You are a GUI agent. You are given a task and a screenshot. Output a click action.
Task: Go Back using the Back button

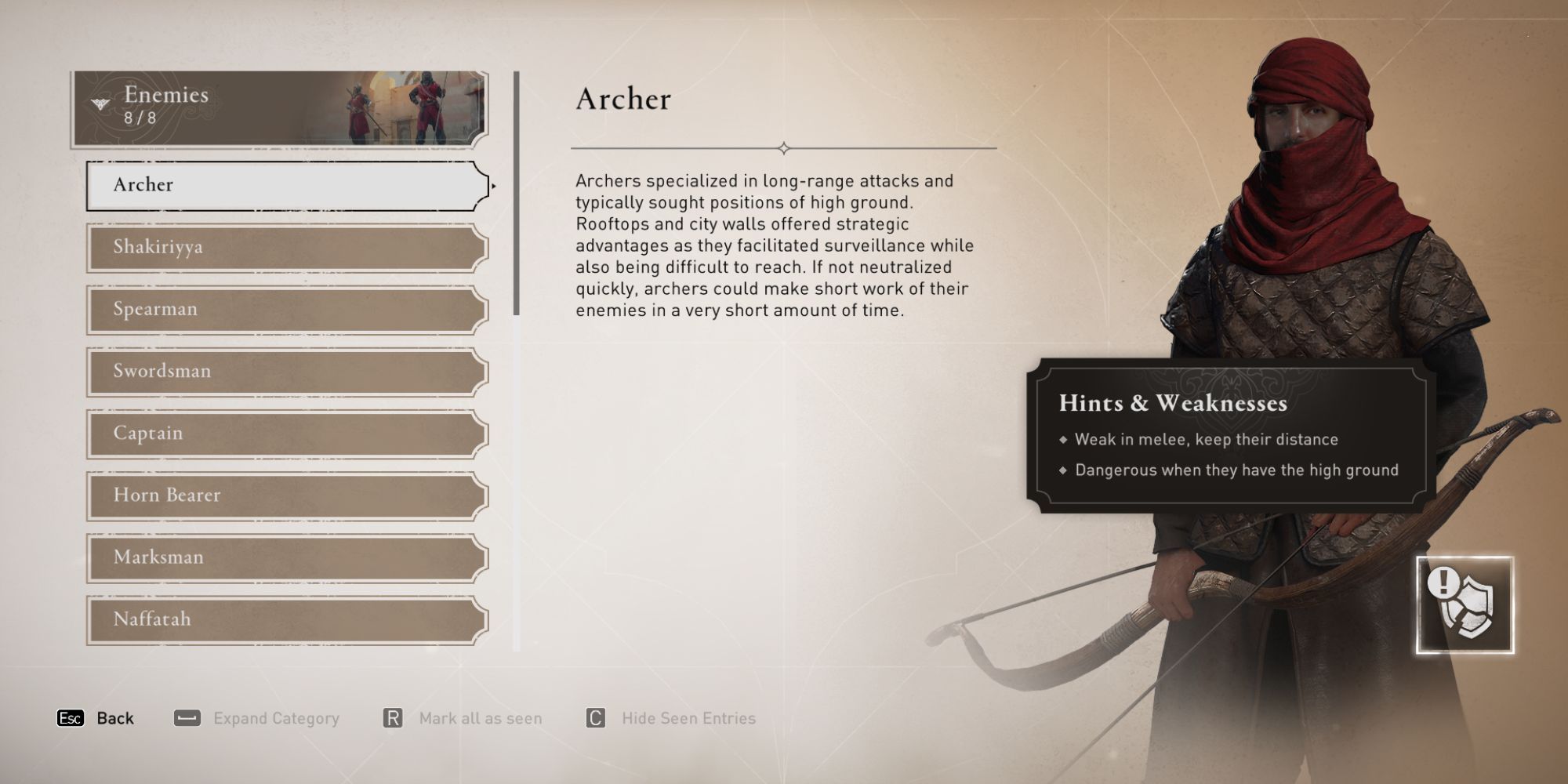(x=114, y=717)
